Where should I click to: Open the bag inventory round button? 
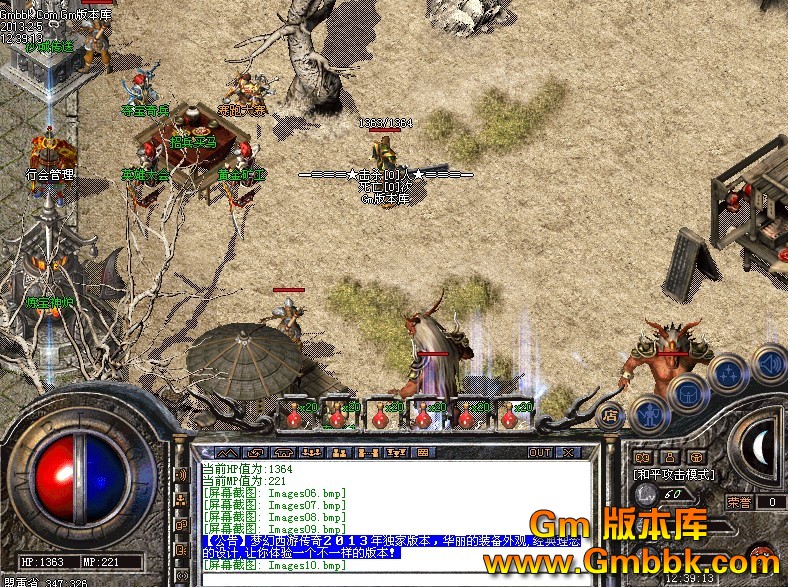coord(687,393)
